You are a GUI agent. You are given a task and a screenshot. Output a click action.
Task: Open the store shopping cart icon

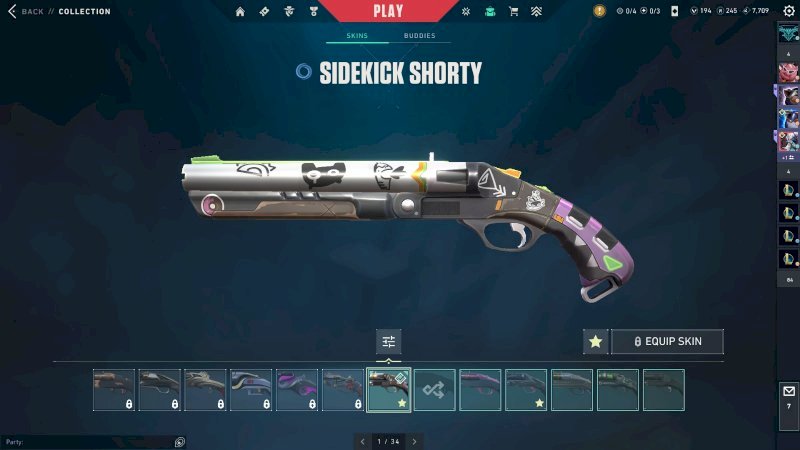click(x=514, y=11)
